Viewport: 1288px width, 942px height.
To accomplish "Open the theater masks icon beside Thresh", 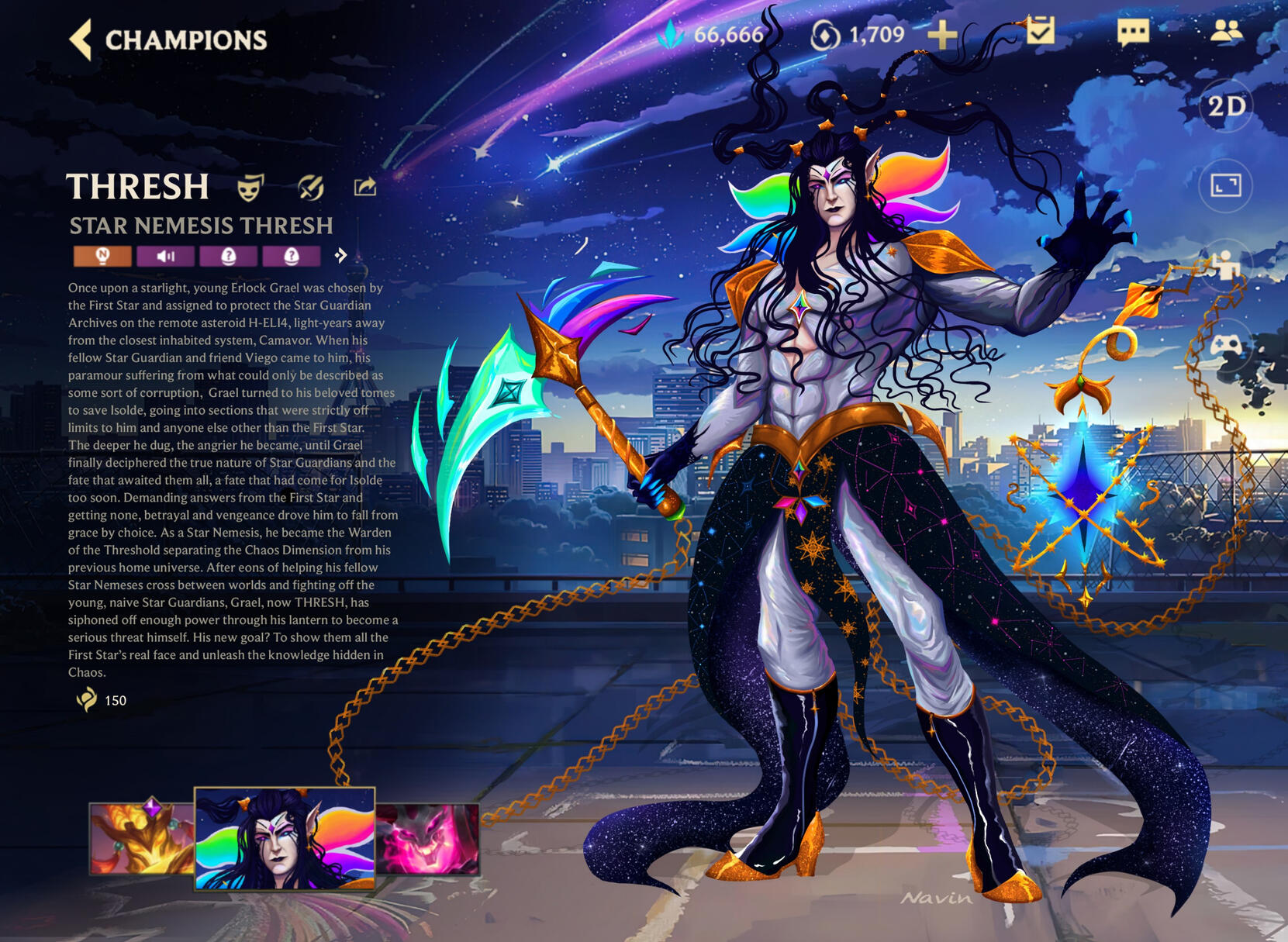I will pyautogui.click(x=250, y=187).
